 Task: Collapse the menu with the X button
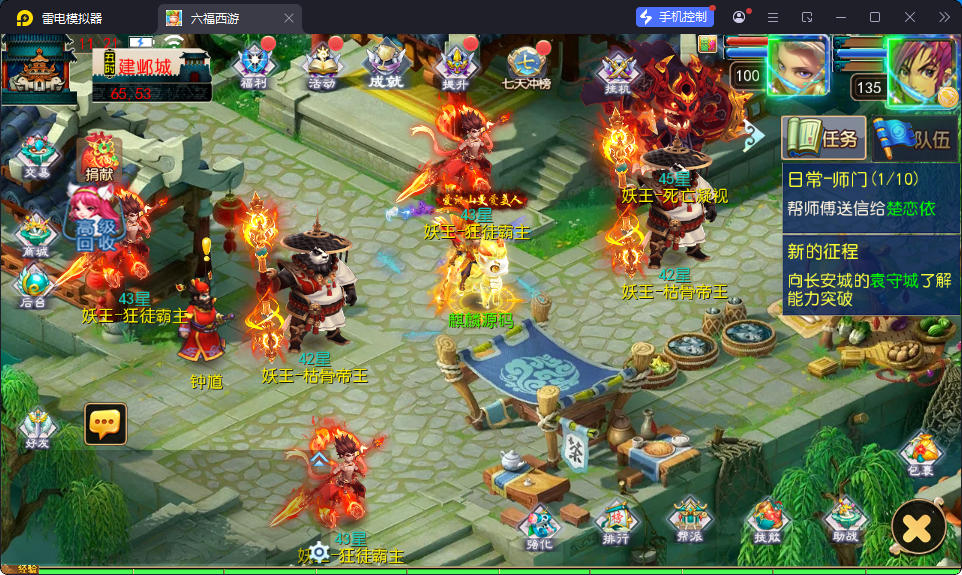click(x=918, y=526)
